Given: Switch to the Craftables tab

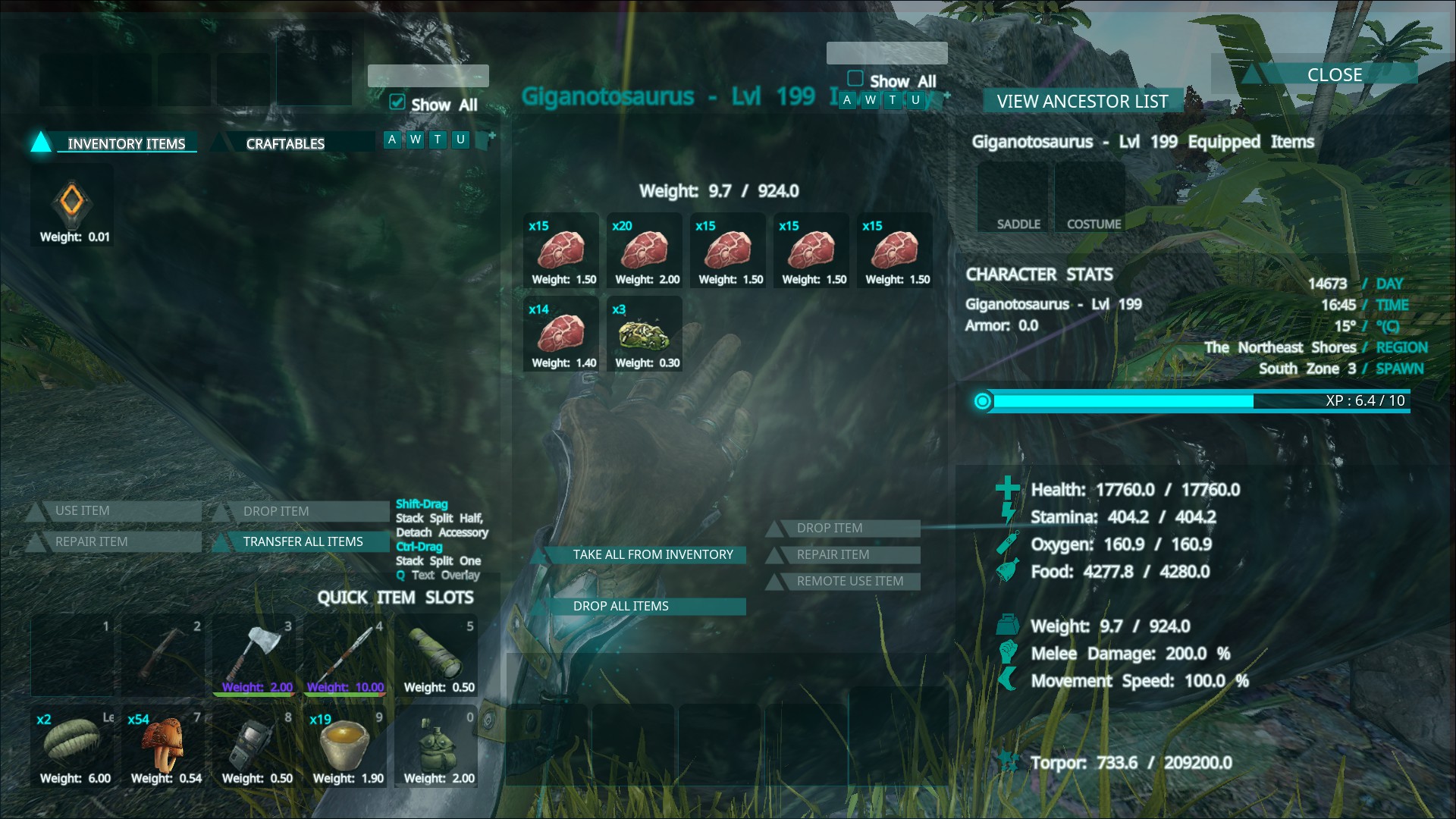Looking at the screenshot, I should tap(285, 143).
